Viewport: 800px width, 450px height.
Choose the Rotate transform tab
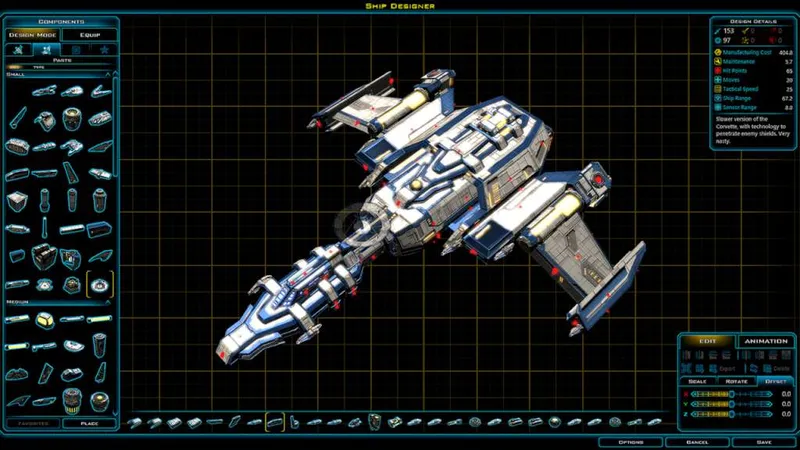(736, 381)
